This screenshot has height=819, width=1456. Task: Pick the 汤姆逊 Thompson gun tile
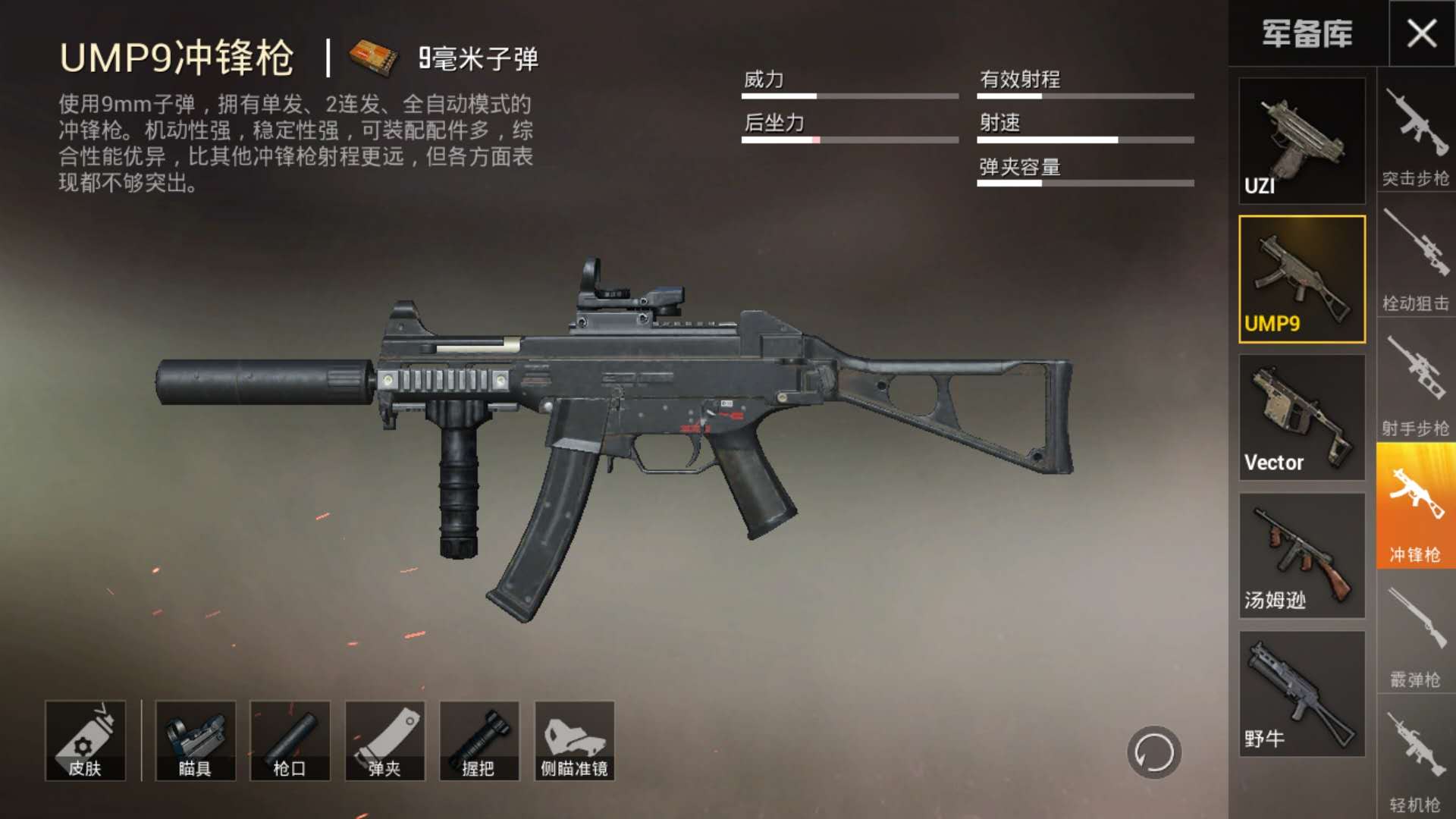coord(1301,556)
